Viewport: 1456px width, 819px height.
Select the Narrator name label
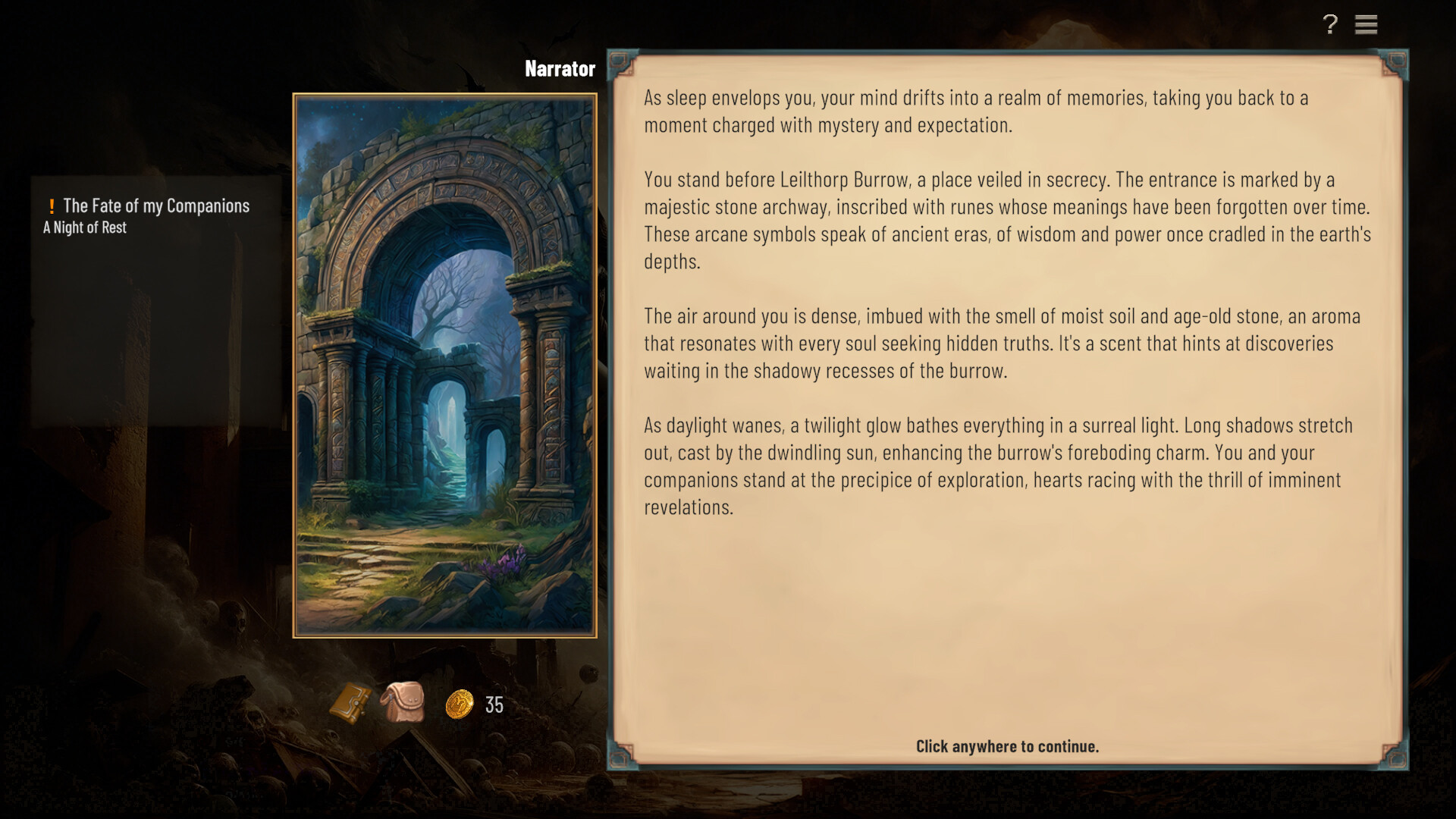(x=560, y=68)
